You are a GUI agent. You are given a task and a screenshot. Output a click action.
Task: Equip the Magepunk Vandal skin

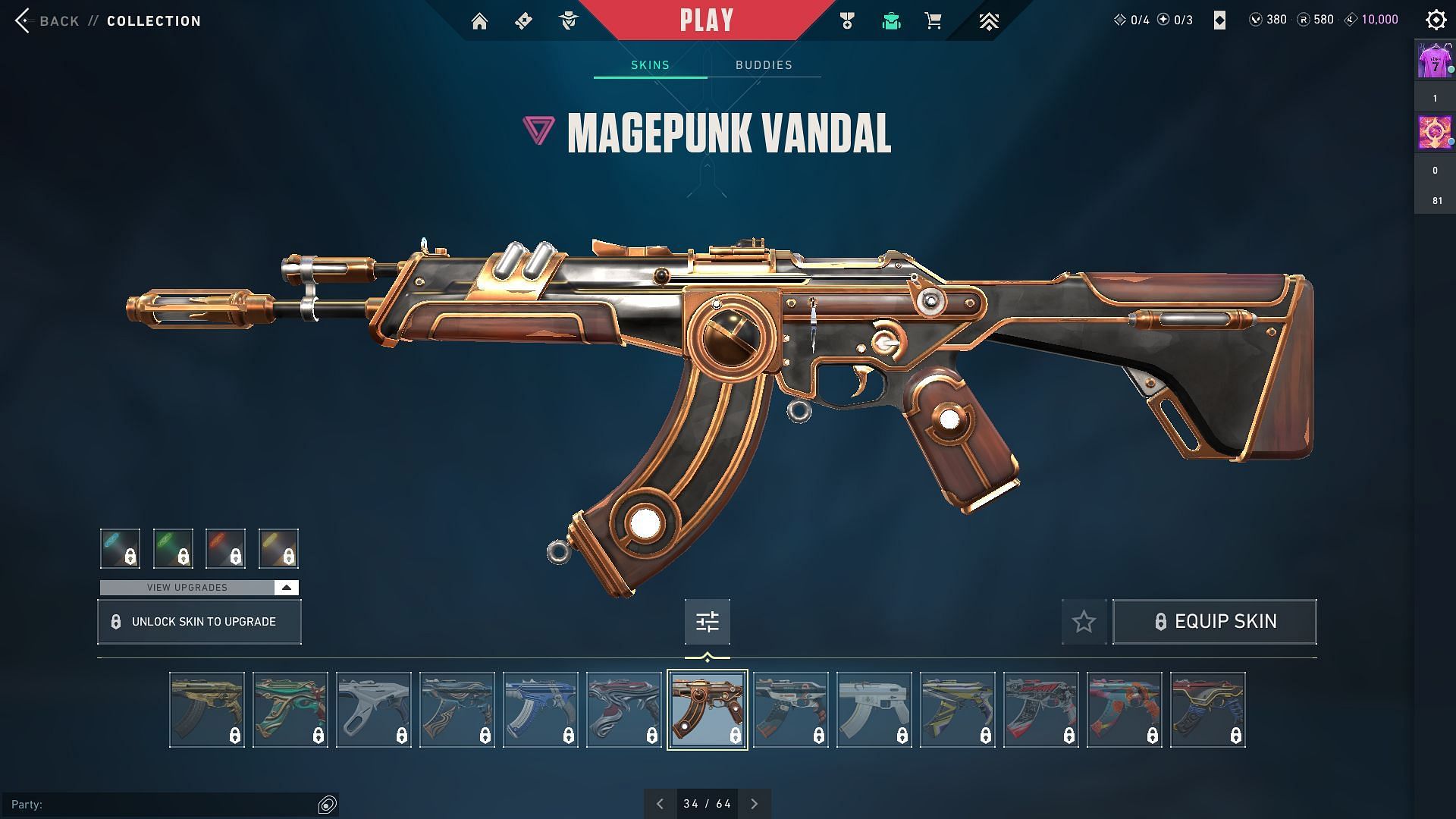(x=1214, y=622)
